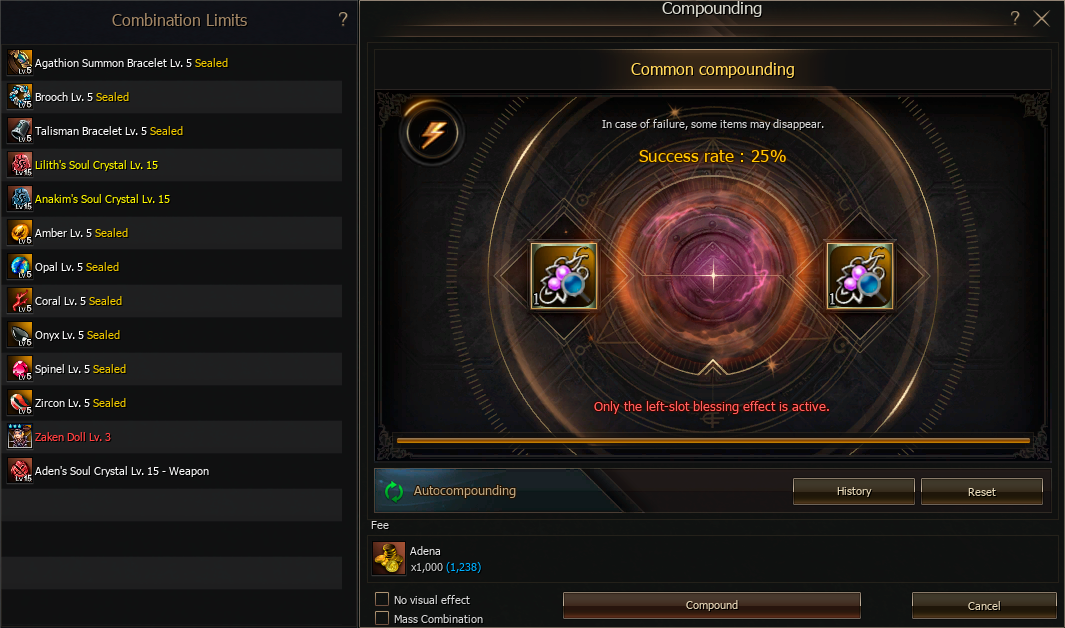The width and height of the screenshot is (1065, 628).
Task: Click the Compound button
Action: click(x=711, y=605)
